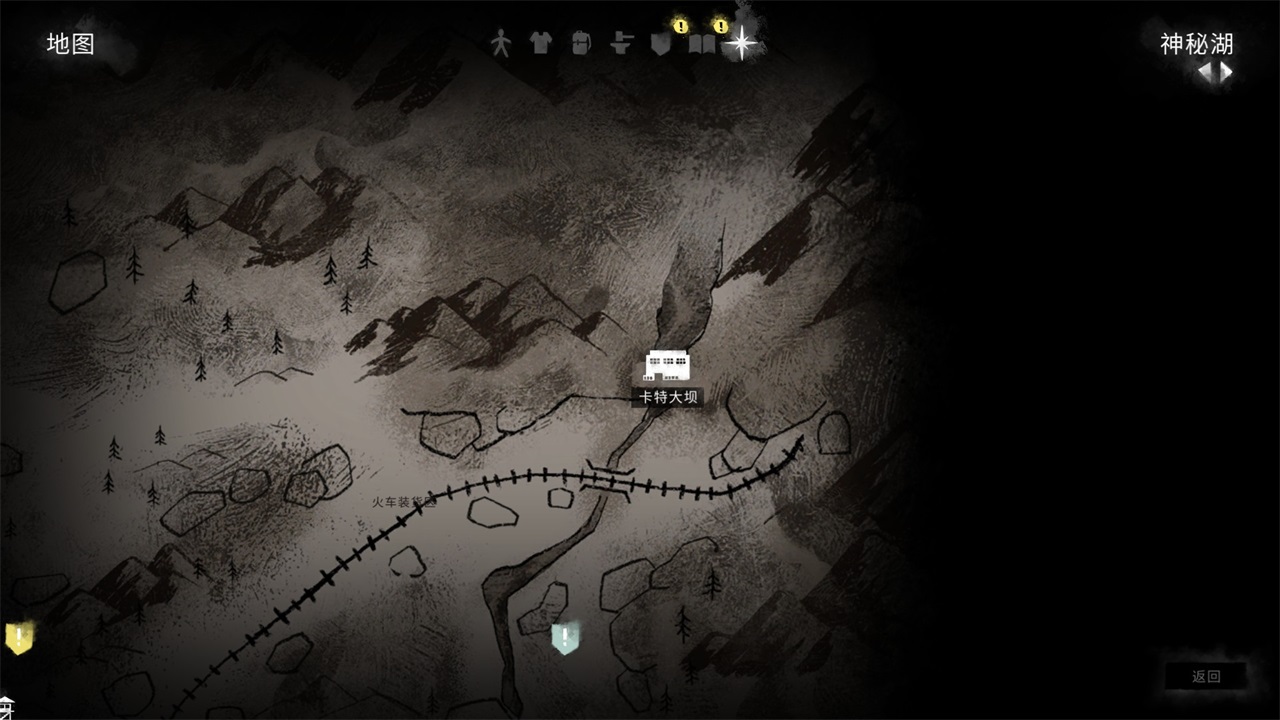Select the 火车装货区 map label
Image resolution: width=1280 pixels, height=720 pixels.
point(404,502)
